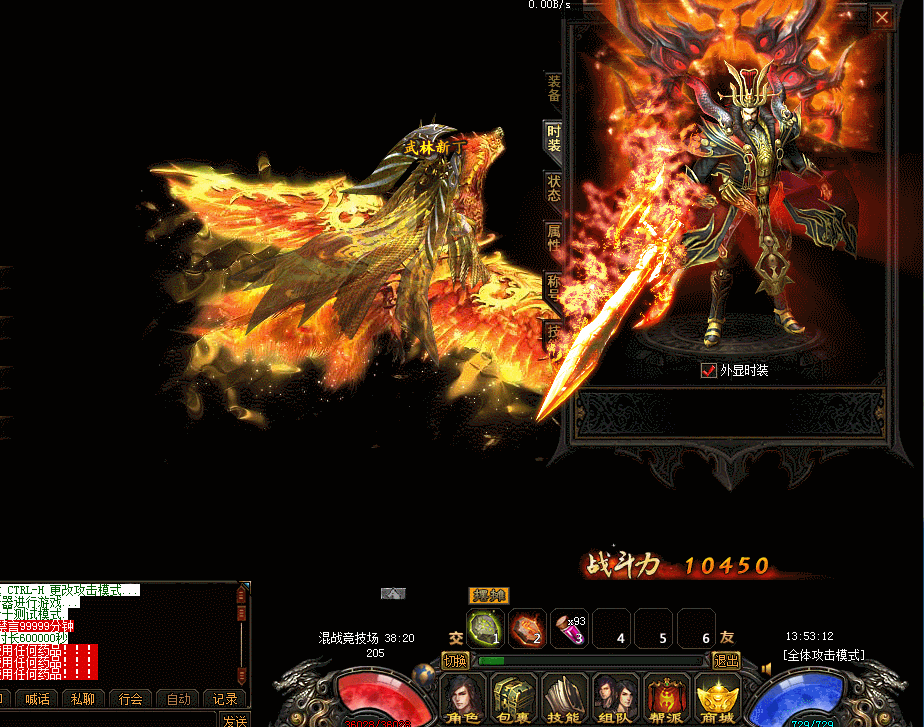924x727 pixels.
Task: Open the 技能 (Skills) menu
Action: [565, 697]
